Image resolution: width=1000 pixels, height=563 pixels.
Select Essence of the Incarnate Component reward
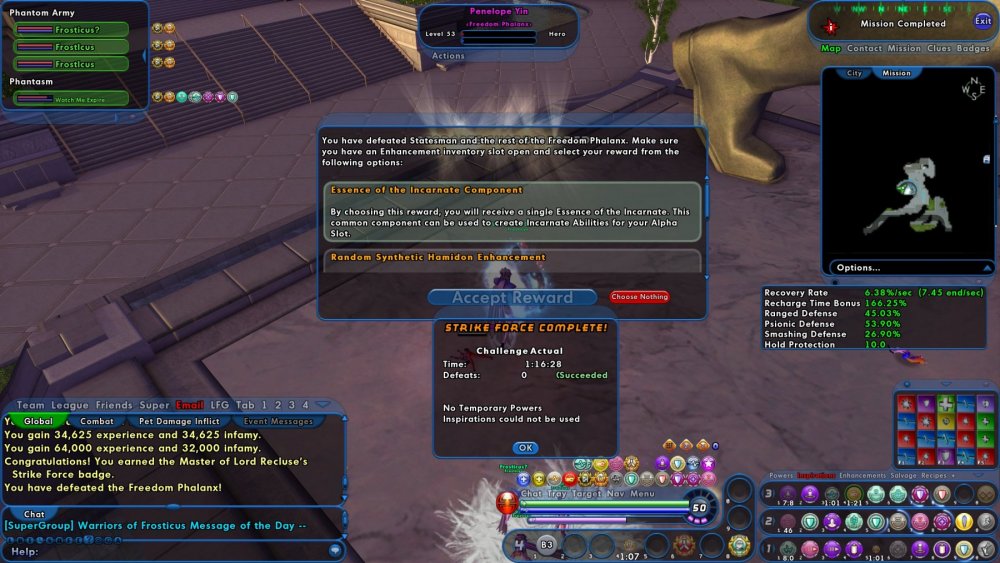coord(512,210)
